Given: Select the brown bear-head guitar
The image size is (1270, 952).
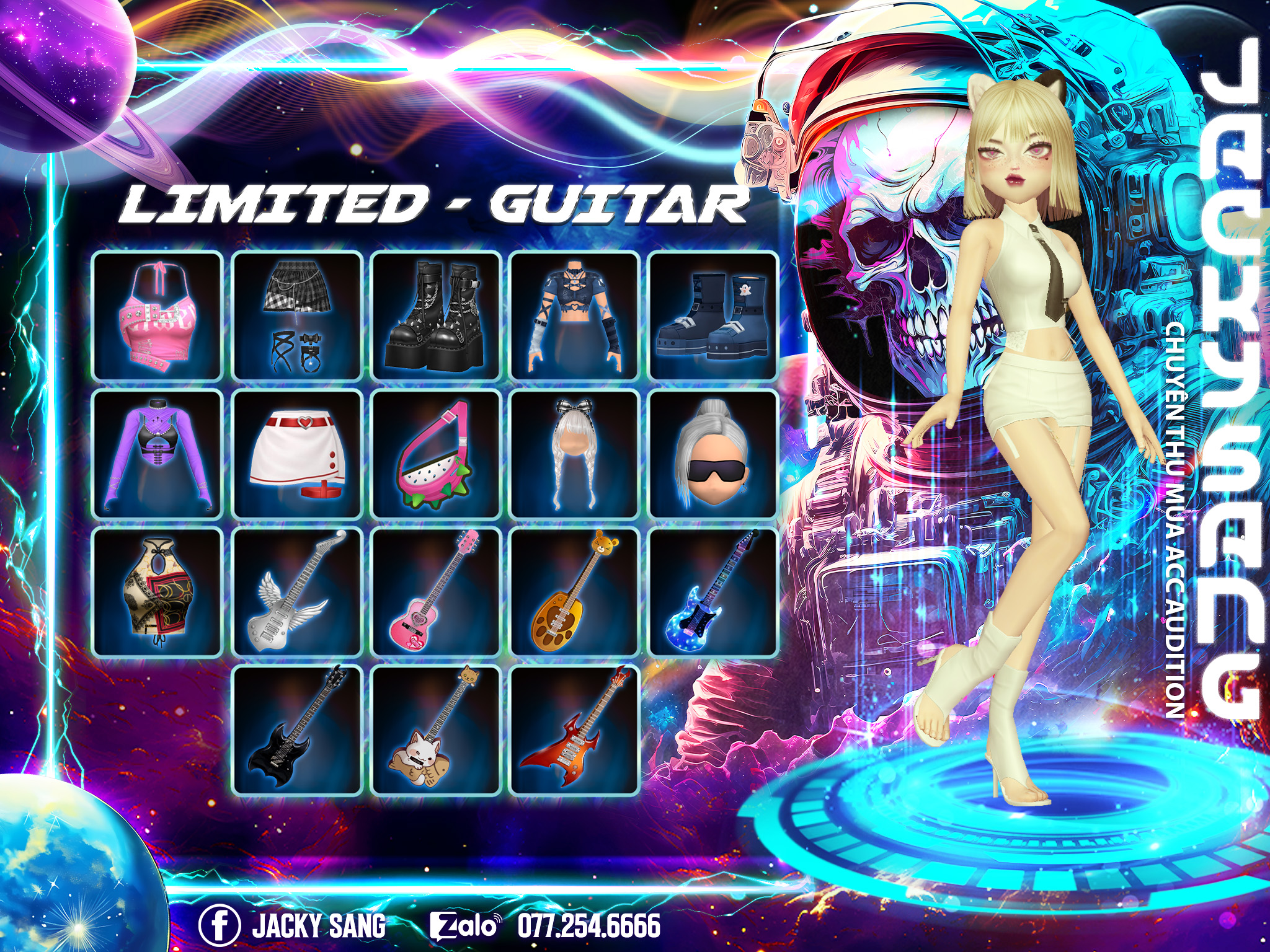Looking at the screenshot, I should click(x=574, y=593).
